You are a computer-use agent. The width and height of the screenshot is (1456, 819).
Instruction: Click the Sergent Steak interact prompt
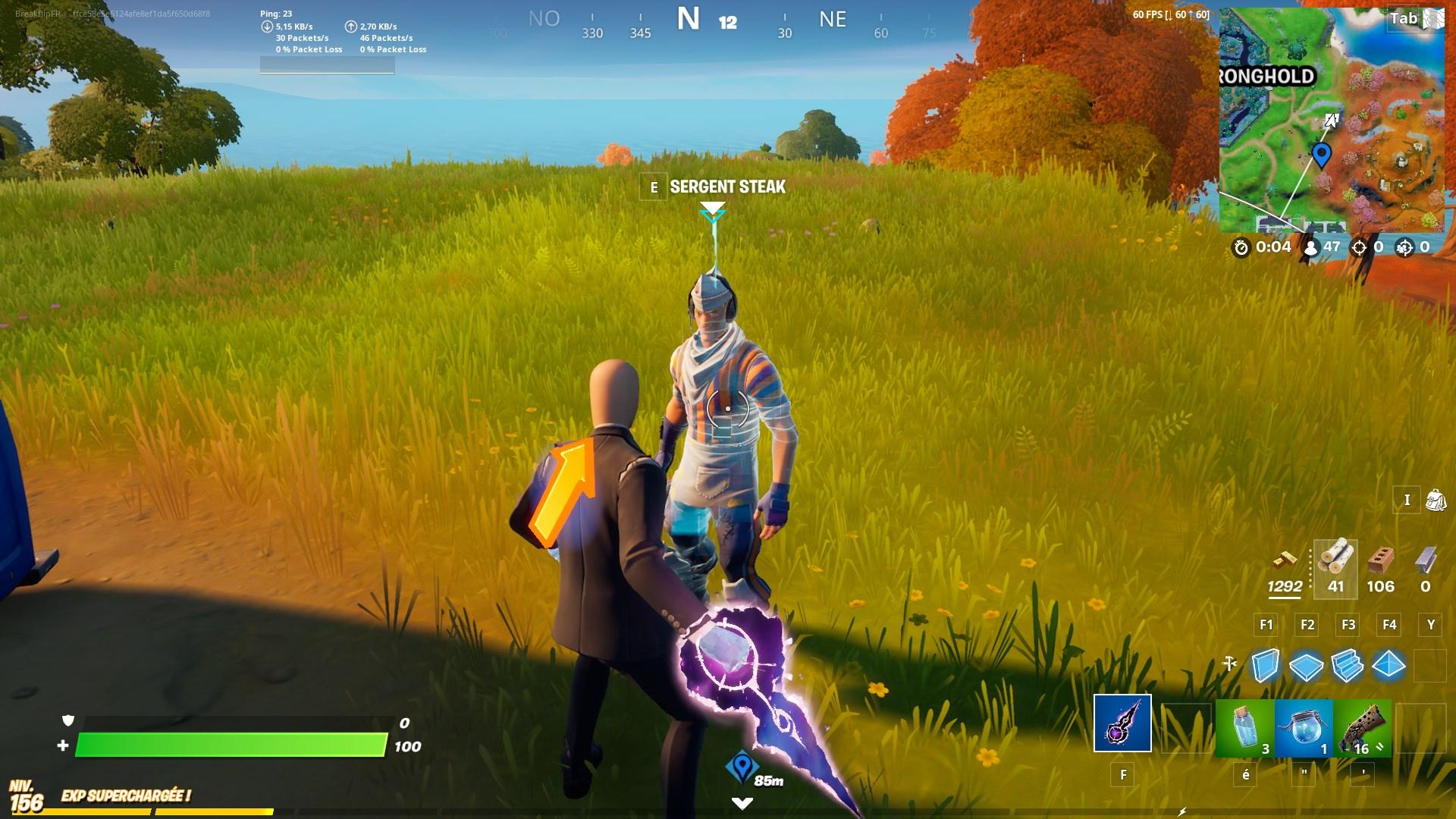pyautogui.click(x=724, y=187)
